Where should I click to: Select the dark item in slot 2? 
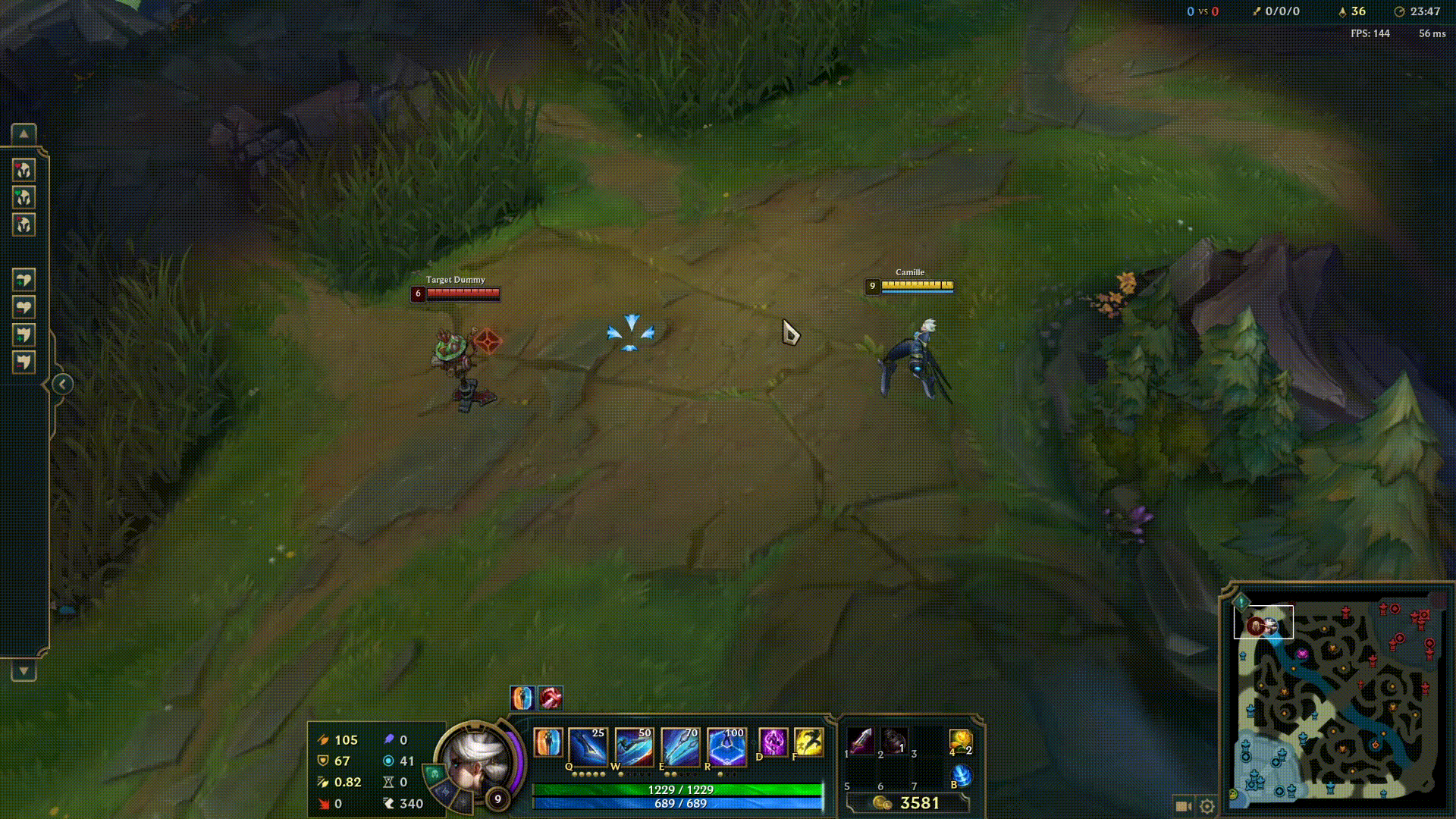pos(894,741)
